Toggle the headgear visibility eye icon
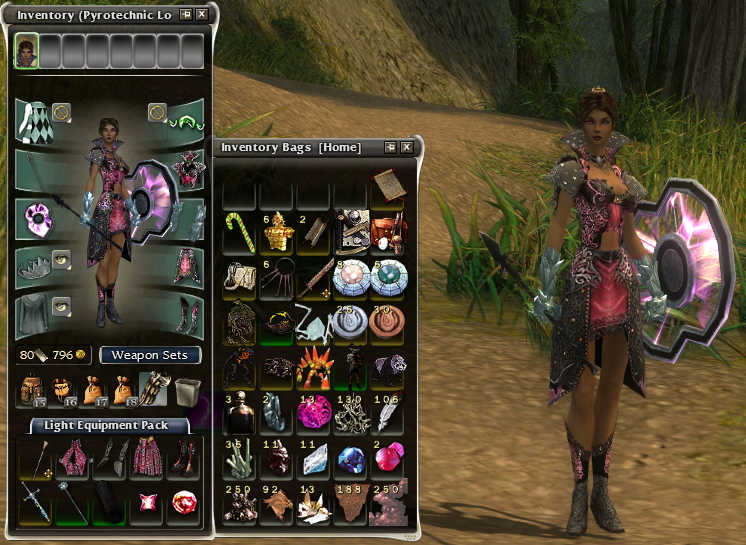This screenshot has height=545, width=746. pyautogui.click(x=62, y=258)
